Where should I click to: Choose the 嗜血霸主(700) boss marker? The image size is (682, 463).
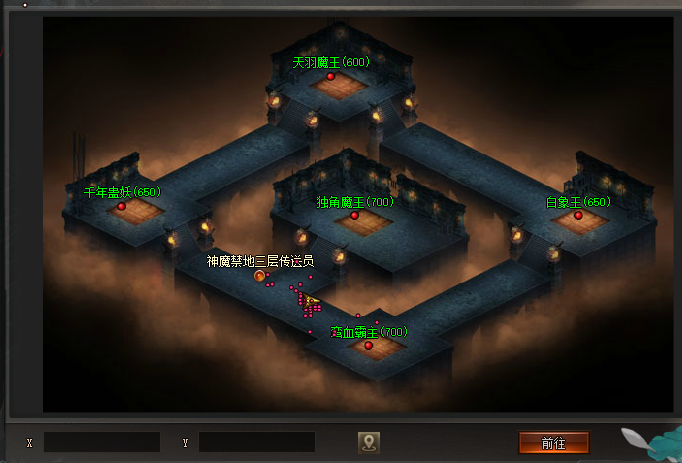pyautogui.click(x=368, y=346)
